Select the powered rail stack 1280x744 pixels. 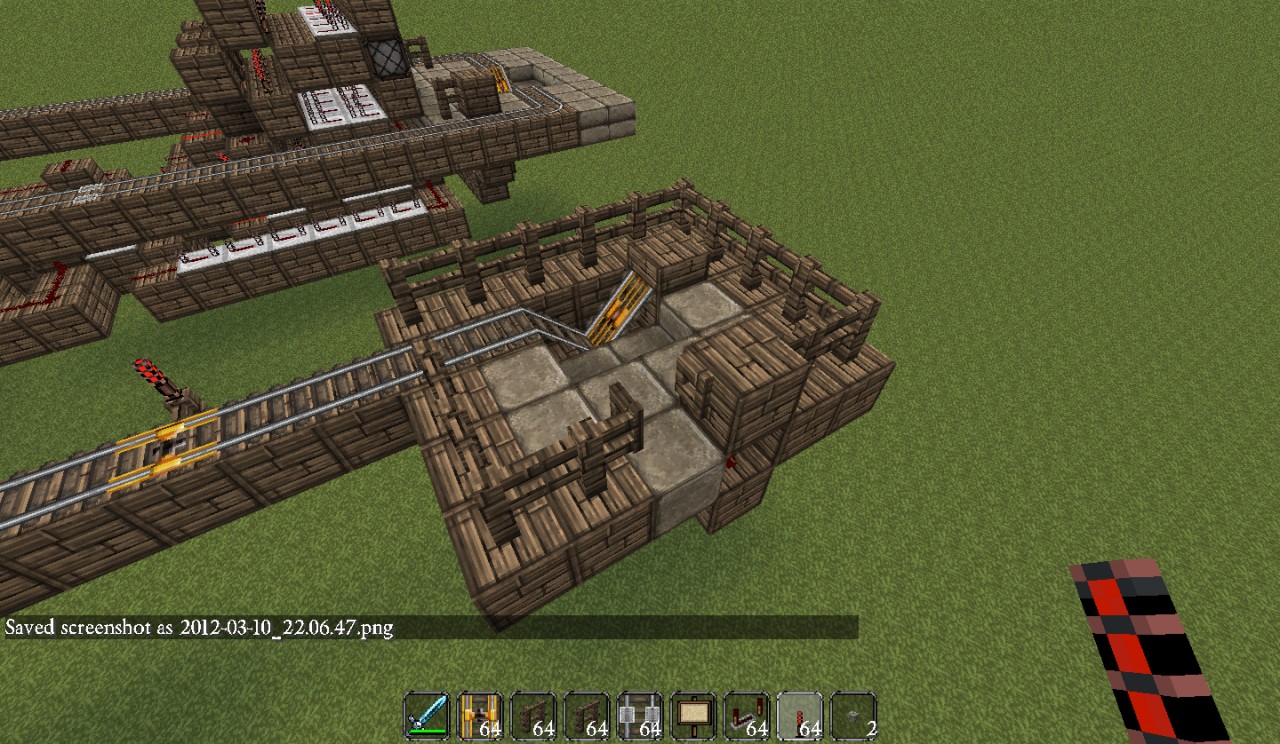[x=480, y=716]
